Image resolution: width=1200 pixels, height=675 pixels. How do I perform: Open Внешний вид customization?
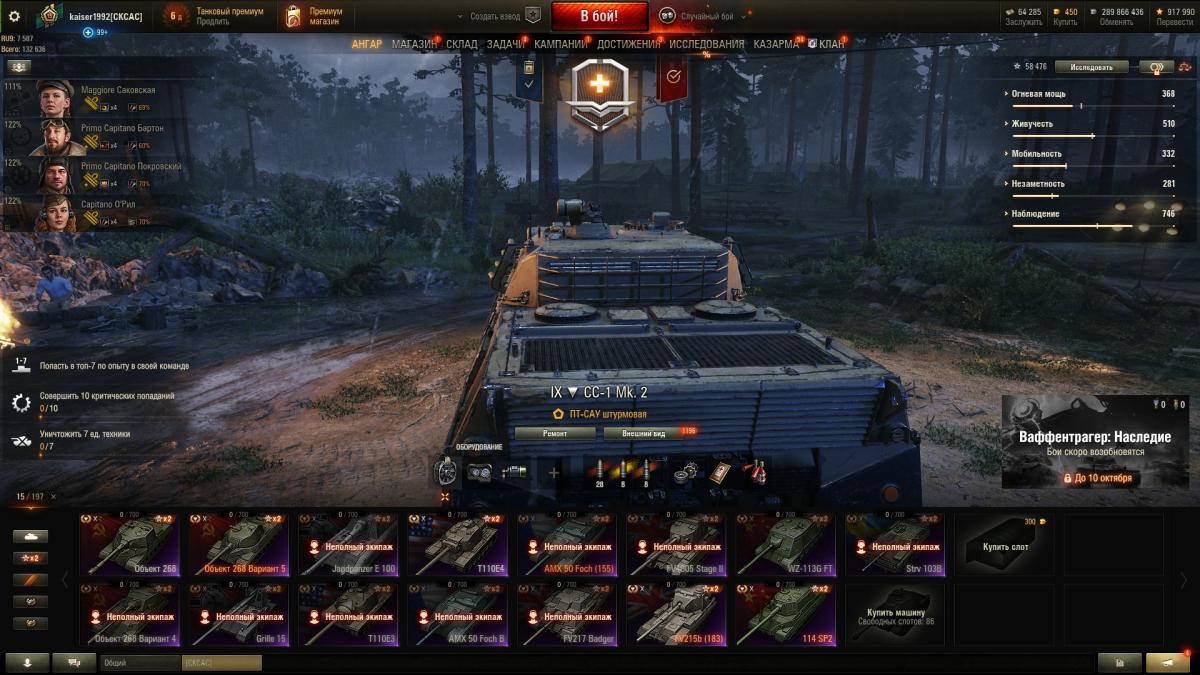[644, 433]
